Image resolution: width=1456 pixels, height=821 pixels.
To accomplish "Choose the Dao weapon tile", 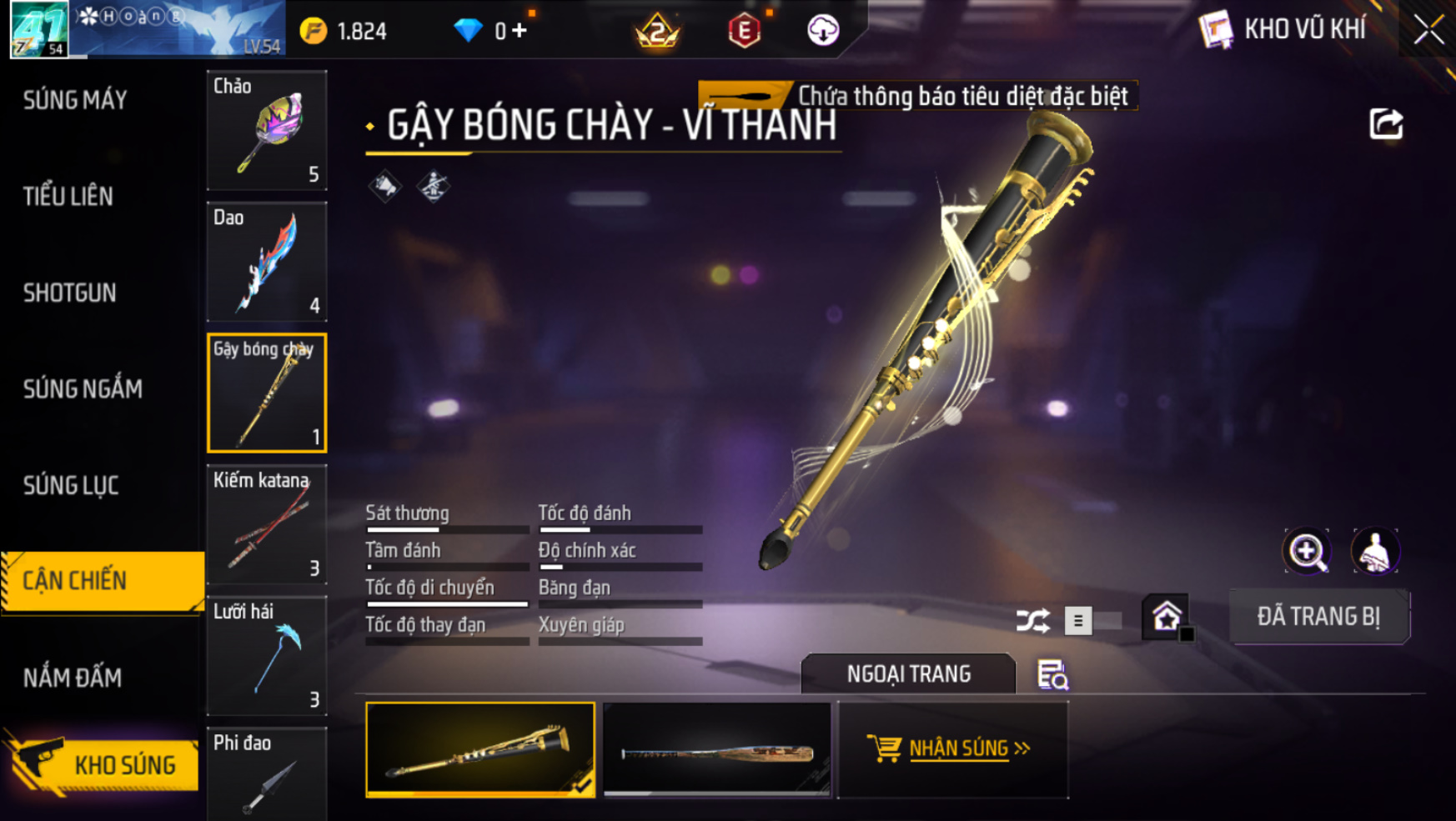I will point(267,262).
